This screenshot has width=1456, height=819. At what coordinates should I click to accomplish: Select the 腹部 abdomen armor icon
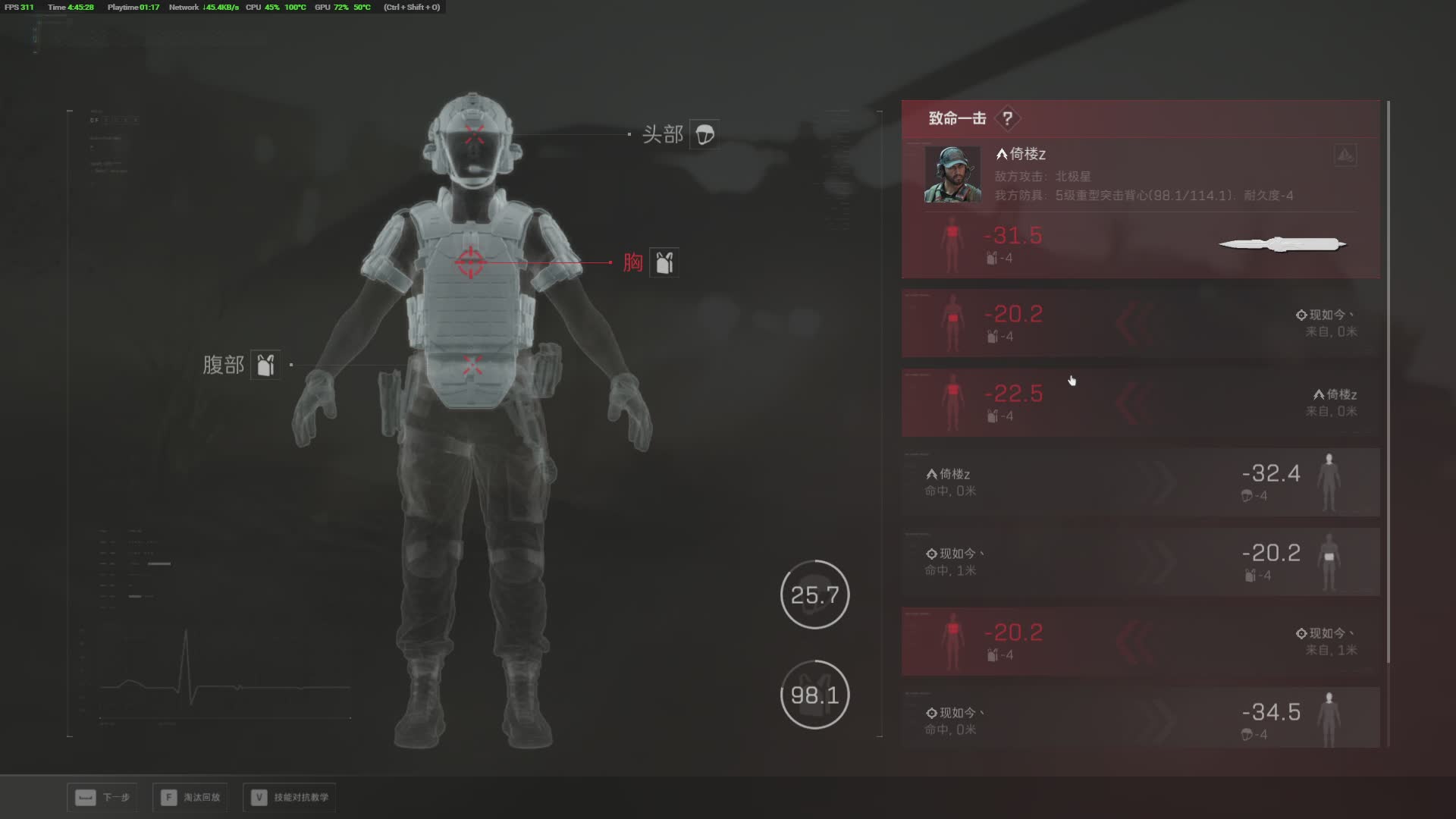pyautogui.click(x=265, y=365)
